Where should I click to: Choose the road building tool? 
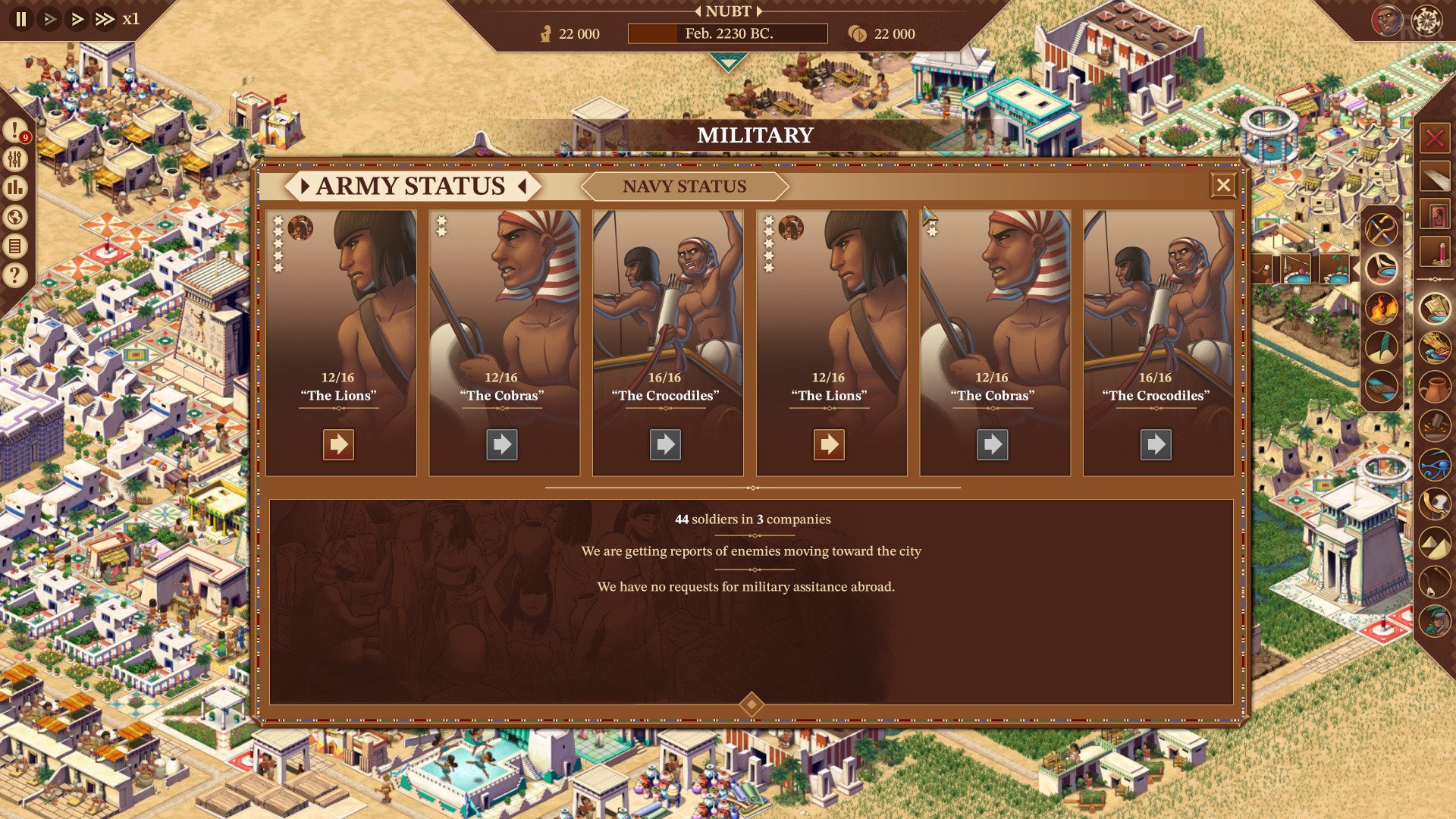pos(1434,177)
